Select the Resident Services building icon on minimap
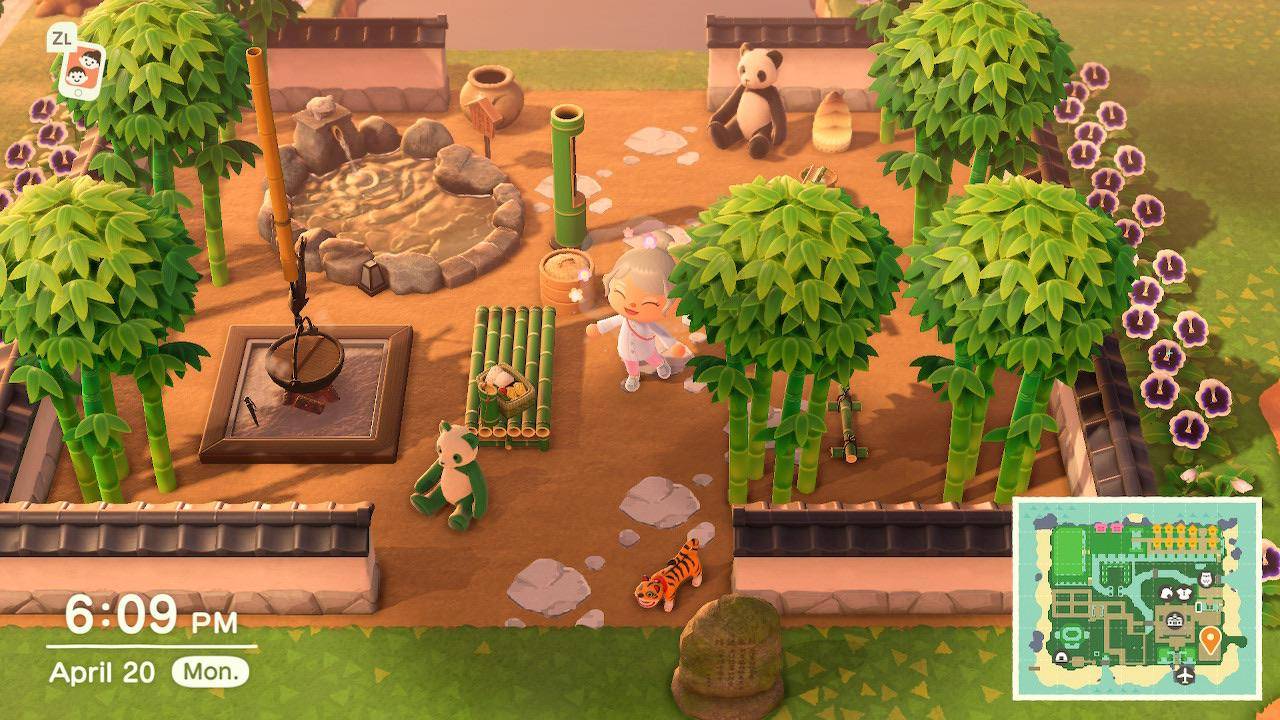 click(1173, 619)
